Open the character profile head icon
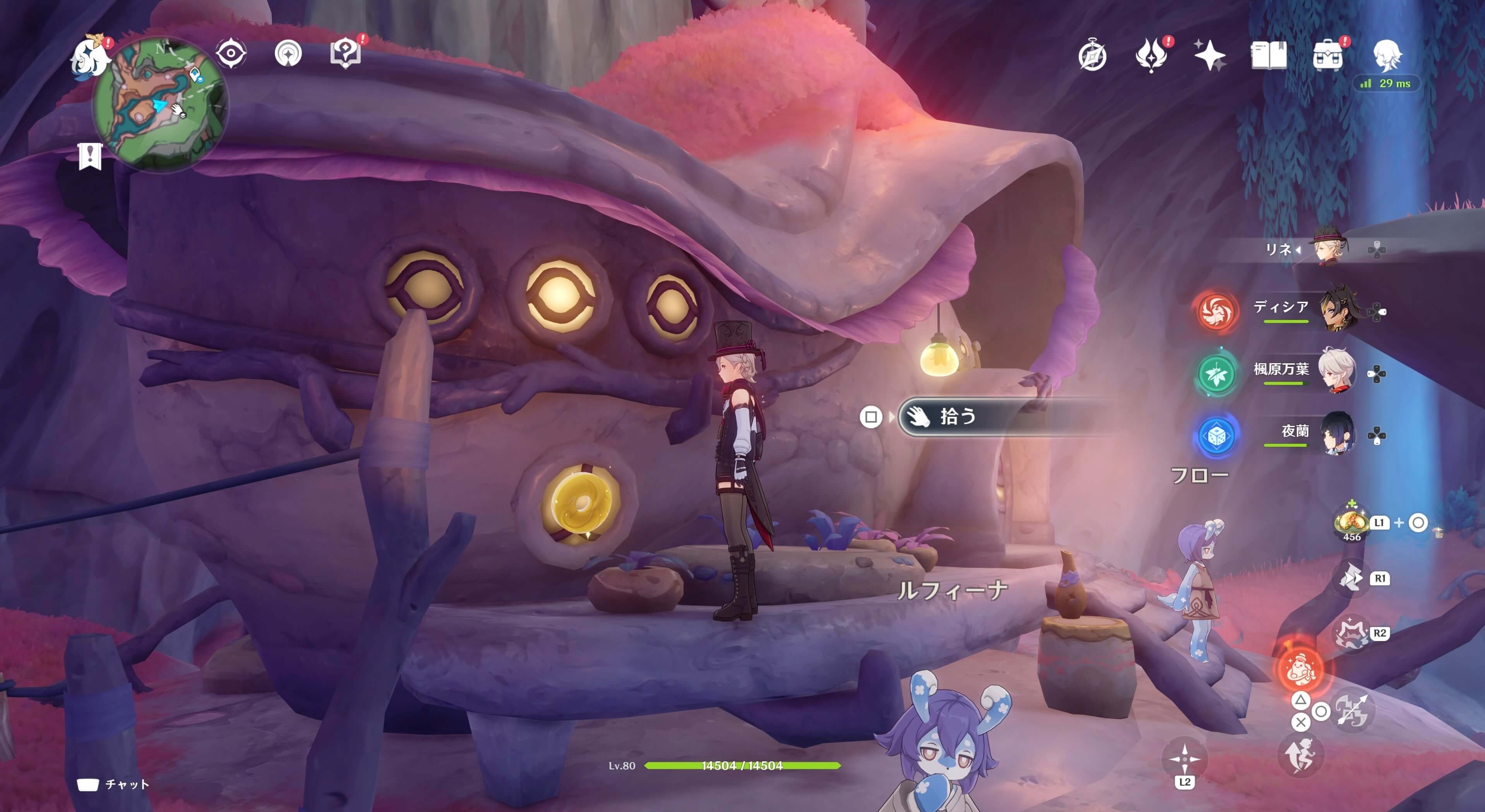The height and width of the screenshot is (812, 1485). point(1387,55)
